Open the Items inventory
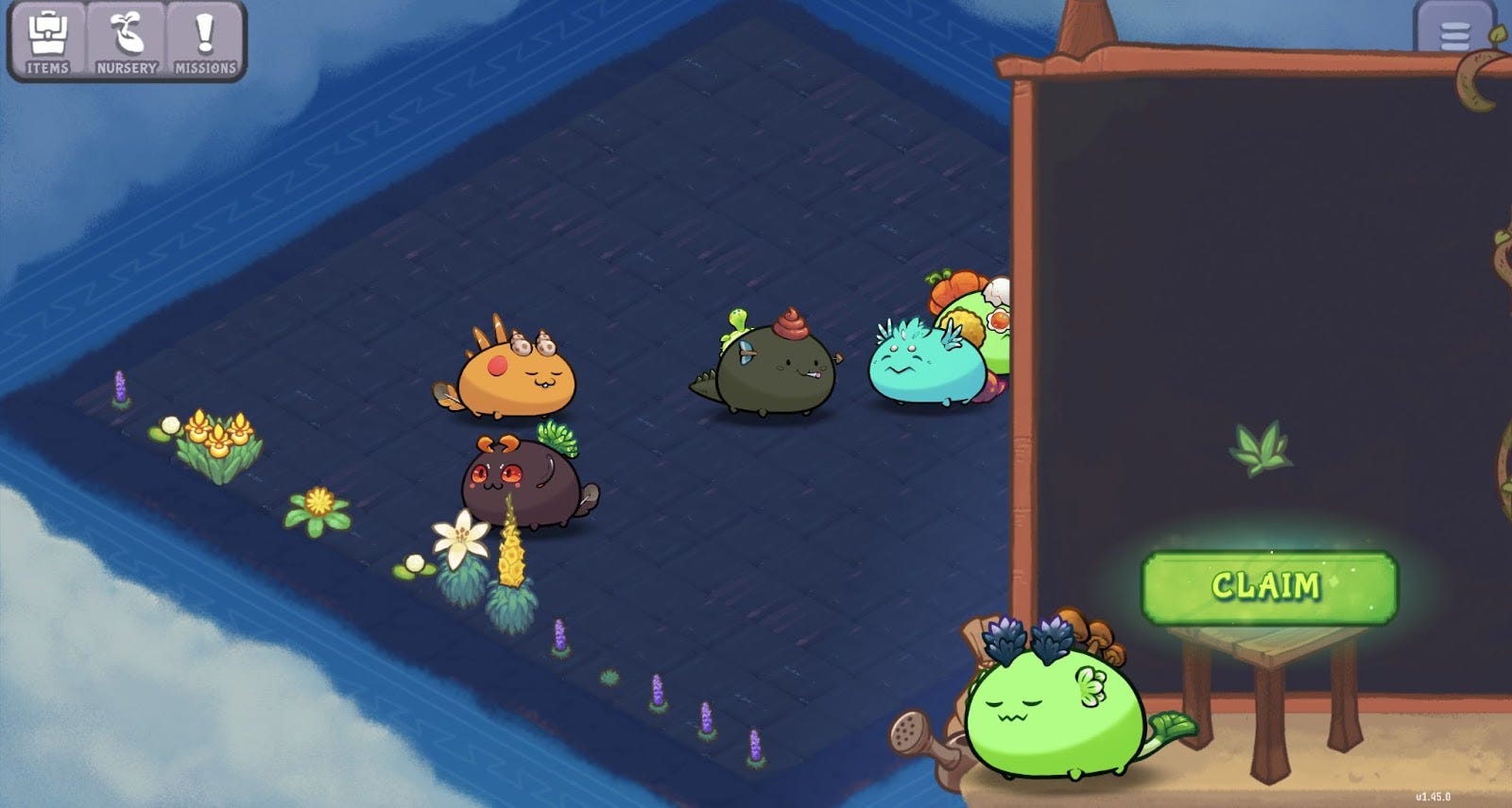 (x=49, y=36)
